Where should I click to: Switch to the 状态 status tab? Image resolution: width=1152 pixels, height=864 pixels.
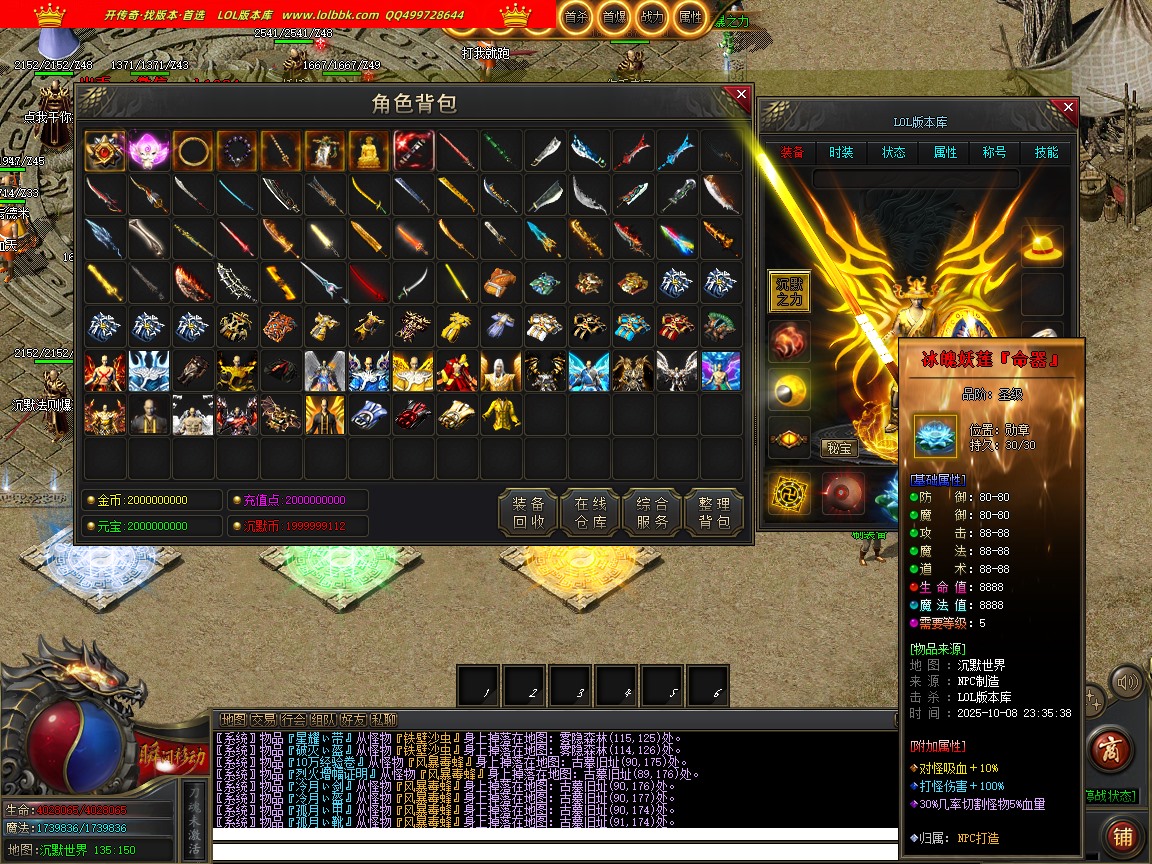click(x=893, y=153)
